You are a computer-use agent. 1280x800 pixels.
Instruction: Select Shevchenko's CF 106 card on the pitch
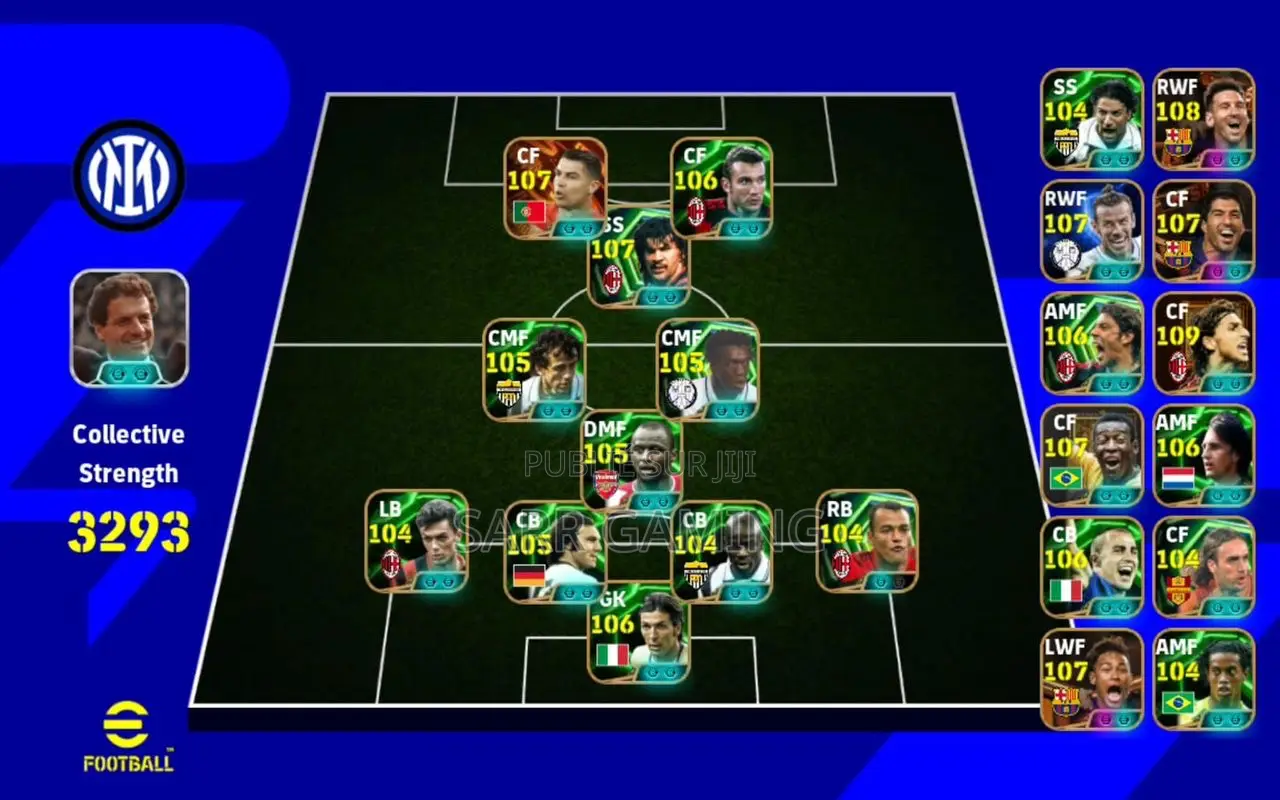pyautogui.click(x=720, y=186)
